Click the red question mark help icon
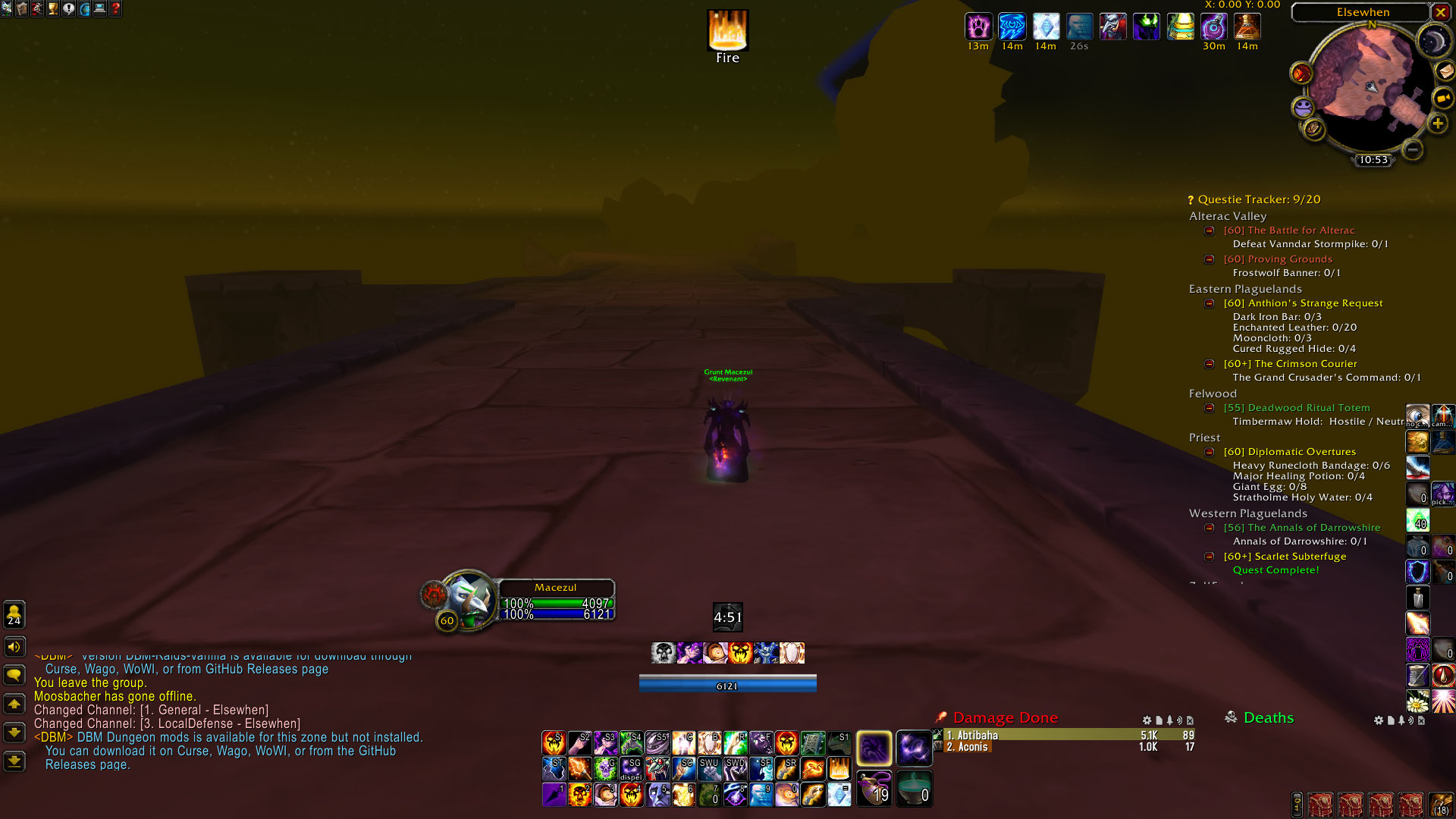 tap(115, 9)
